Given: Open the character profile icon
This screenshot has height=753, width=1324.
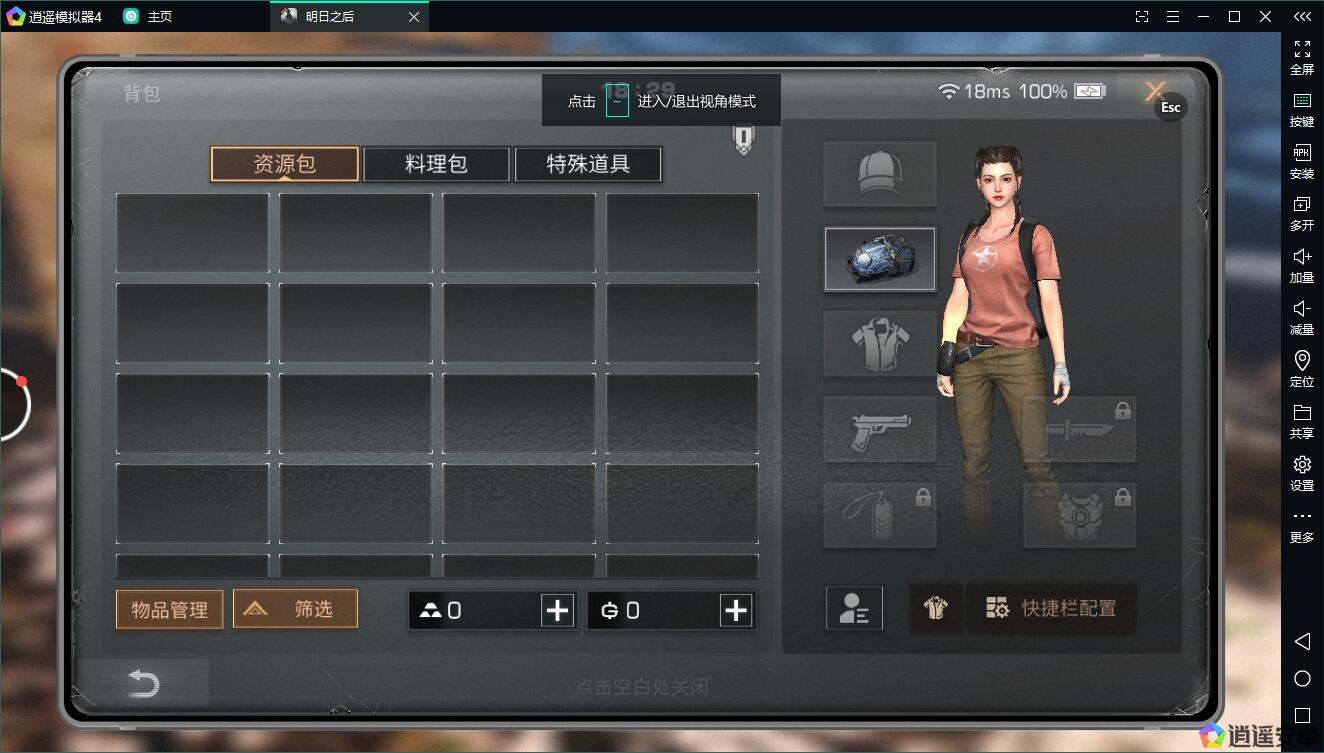Looking at the screenshot, I should (x=854, y=608).
